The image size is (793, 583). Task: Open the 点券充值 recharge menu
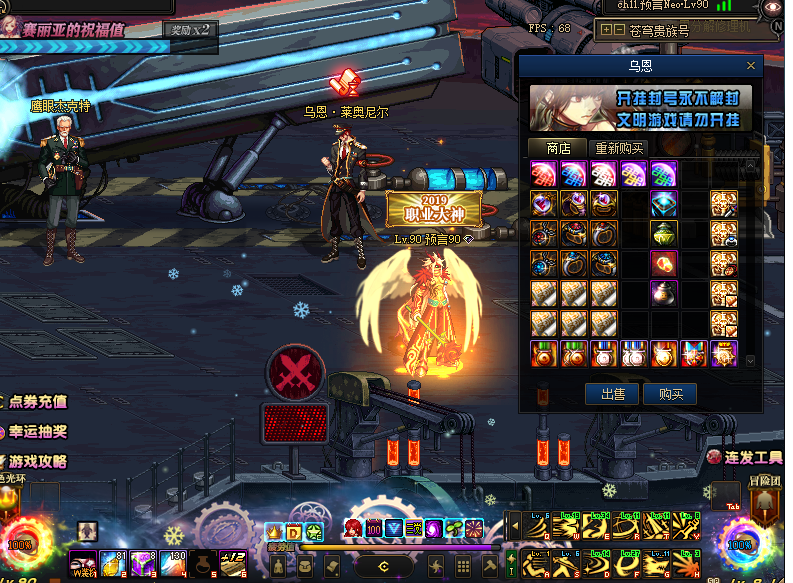click(x=37, y=402)
